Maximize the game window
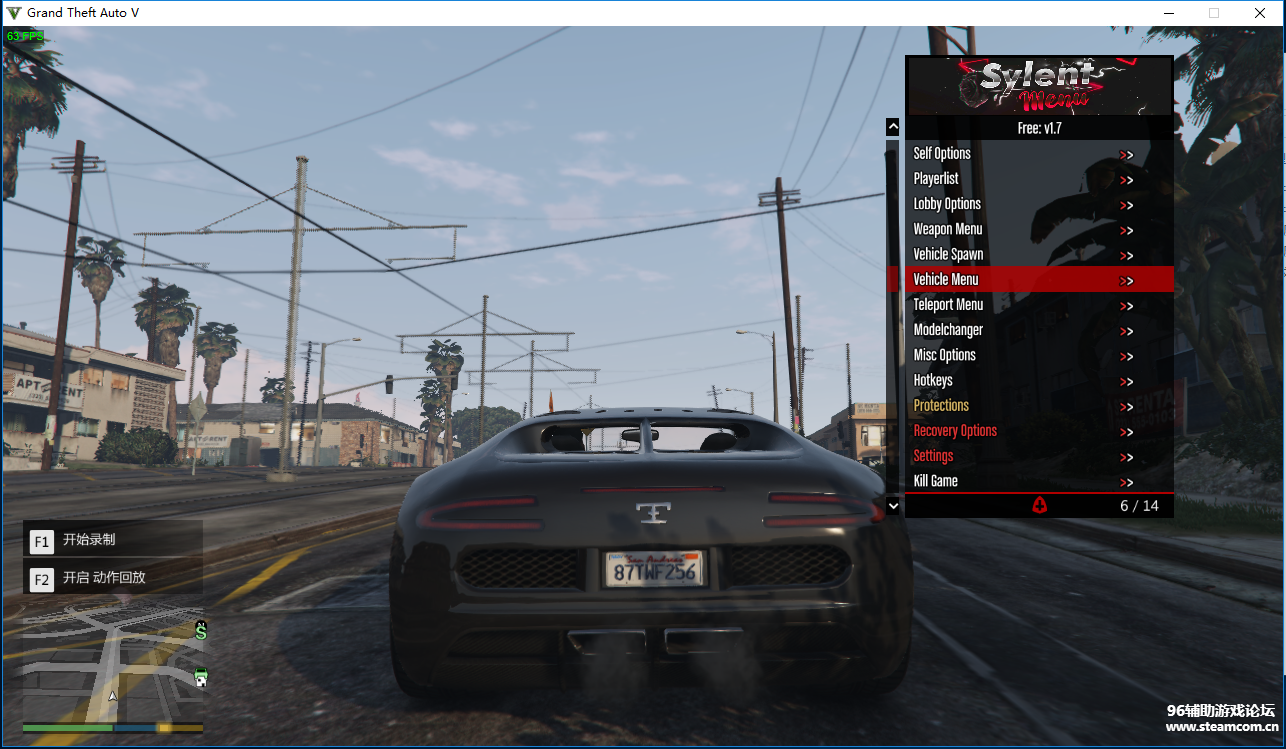The image size is (1286, 749). pos(1214,13)
